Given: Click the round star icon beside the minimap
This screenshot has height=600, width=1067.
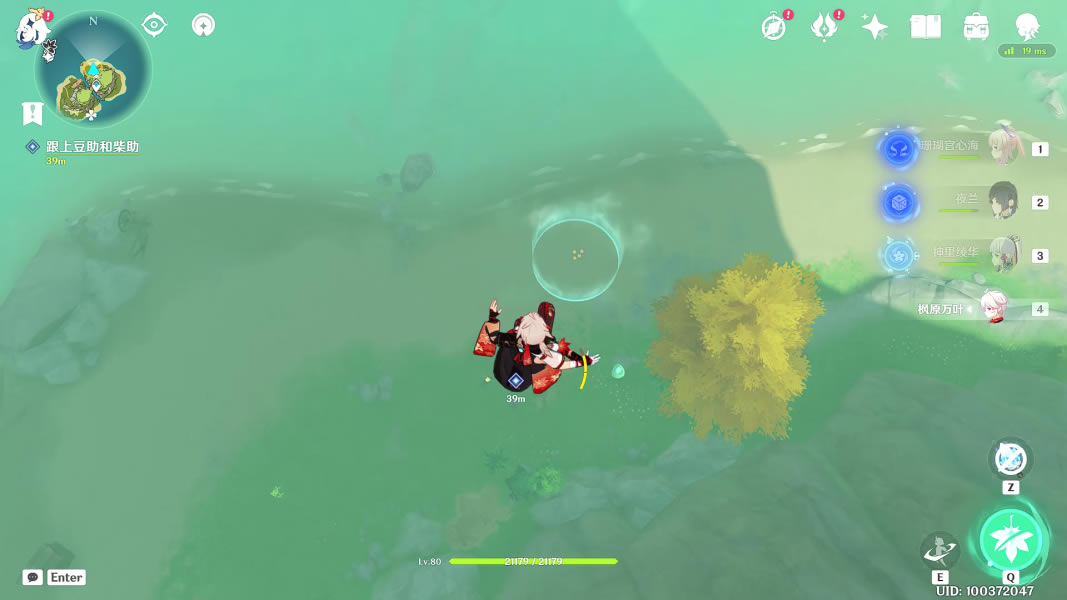Looking at the screenshot, I should 204,25.
